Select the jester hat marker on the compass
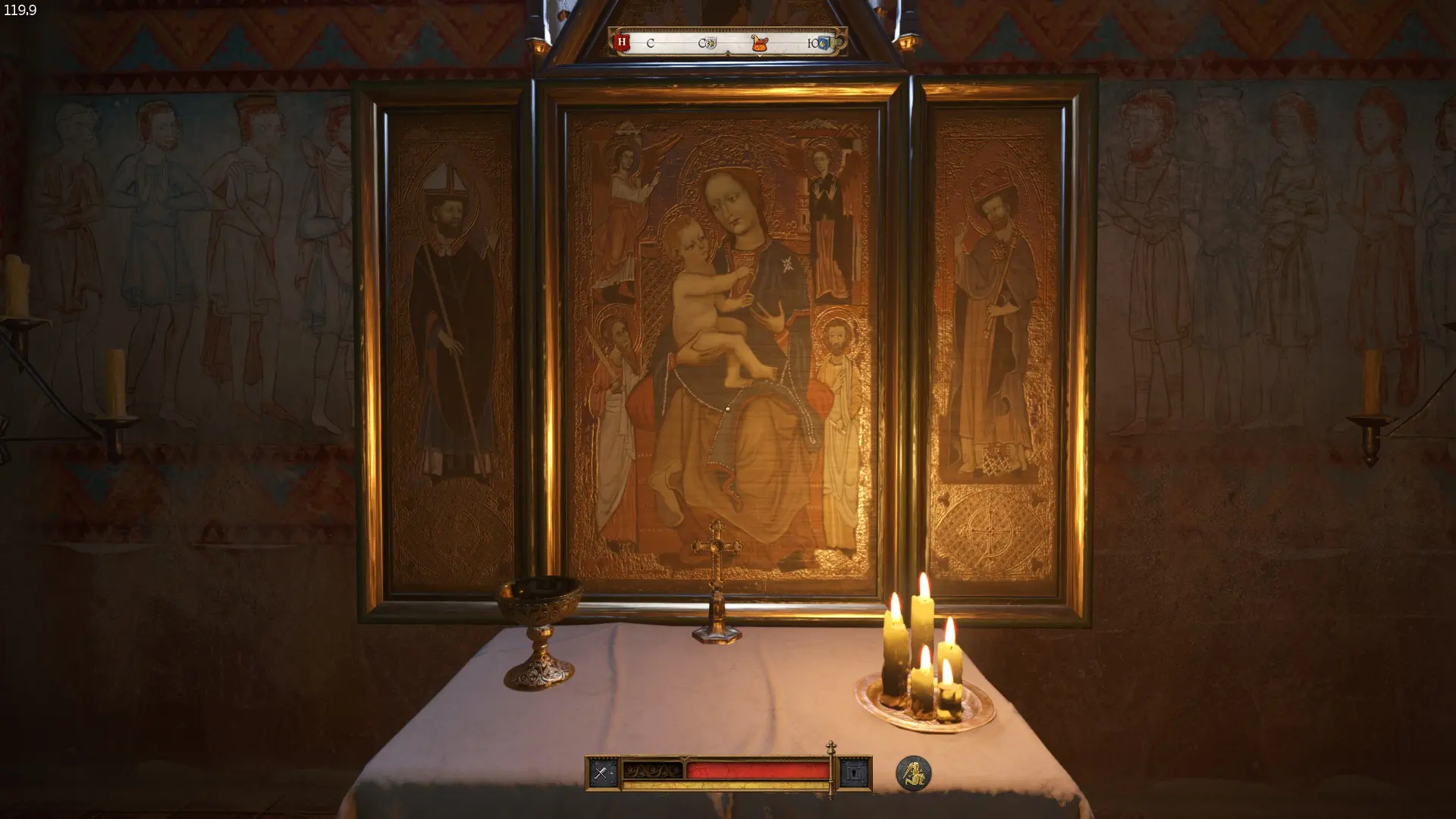Viewport: 1456px width, 819px height. [760, 42]
